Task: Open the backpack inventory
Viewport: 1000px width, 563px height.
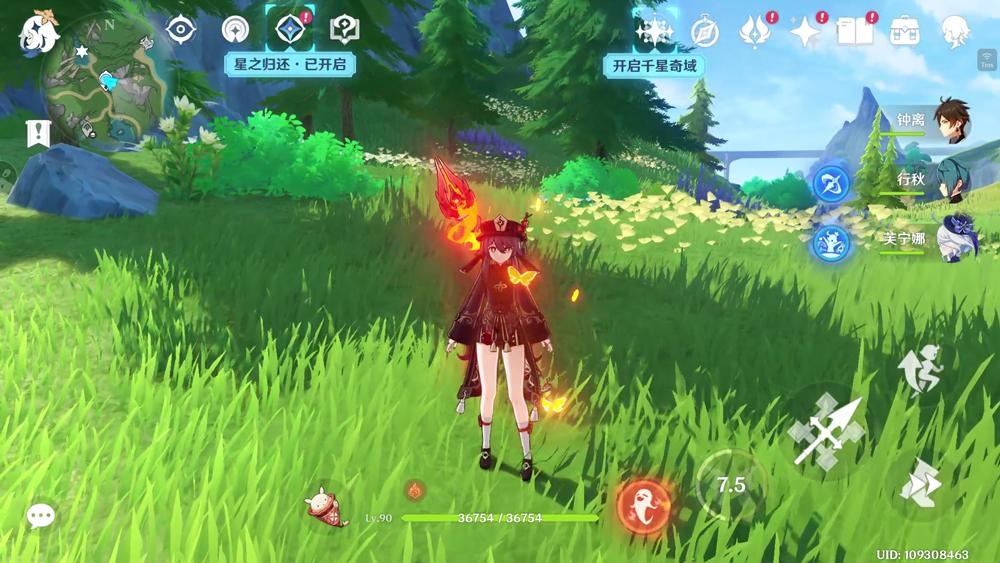Action: 905,31
